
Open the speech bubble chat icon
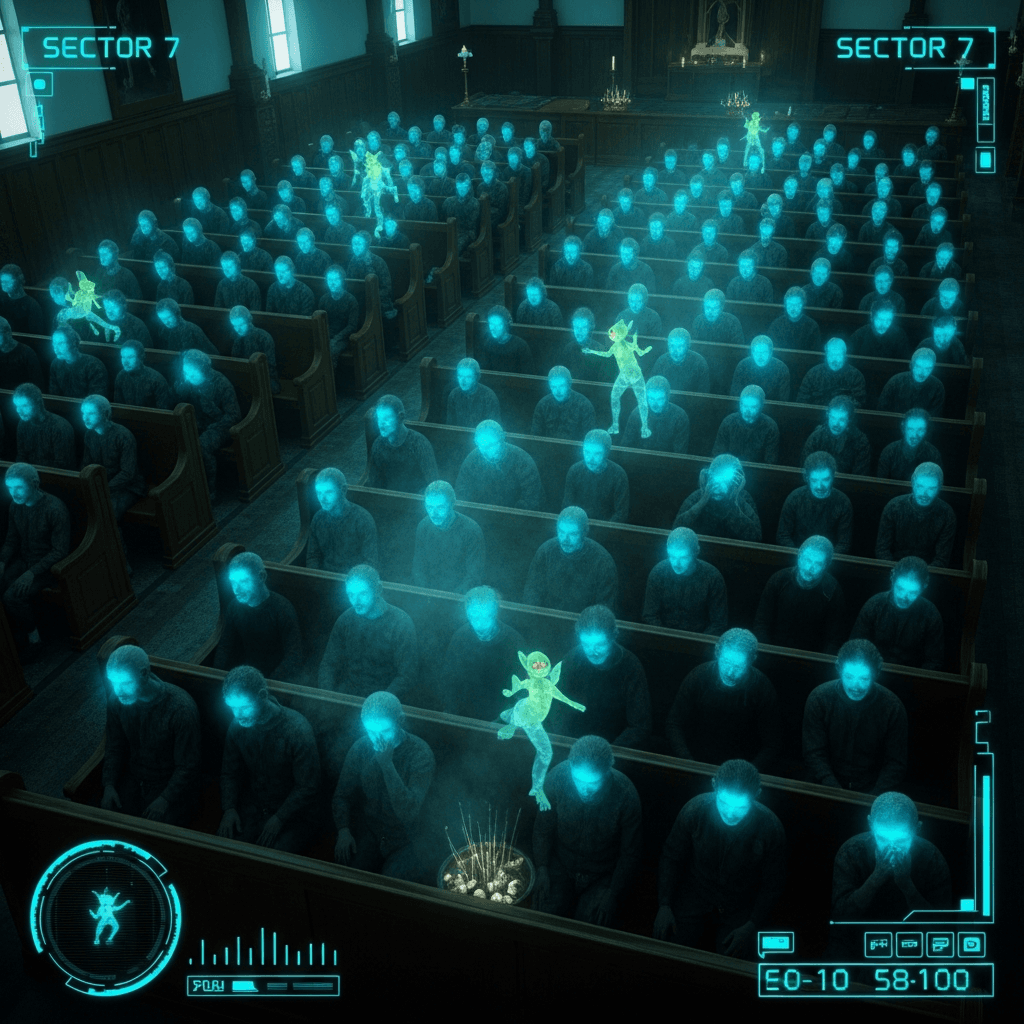[775, 942]
